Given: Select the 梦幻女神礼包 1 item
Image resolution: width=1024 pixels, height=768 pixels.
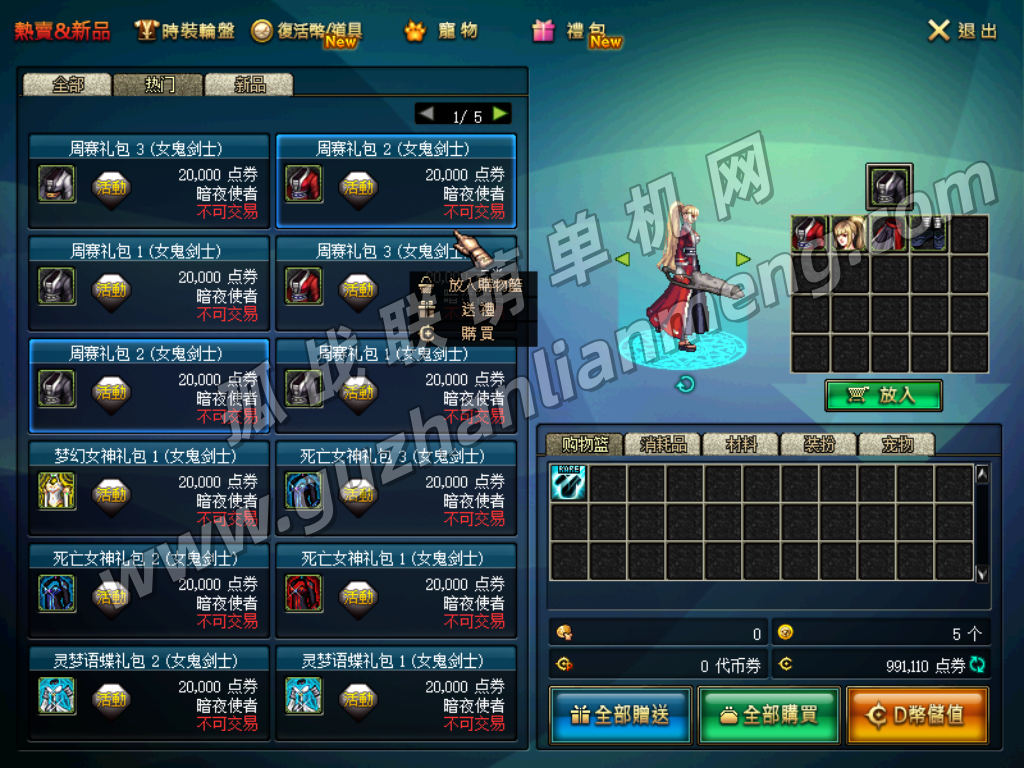Looking at the screenshot, I should pyautogui.click(x=148, y=489).
